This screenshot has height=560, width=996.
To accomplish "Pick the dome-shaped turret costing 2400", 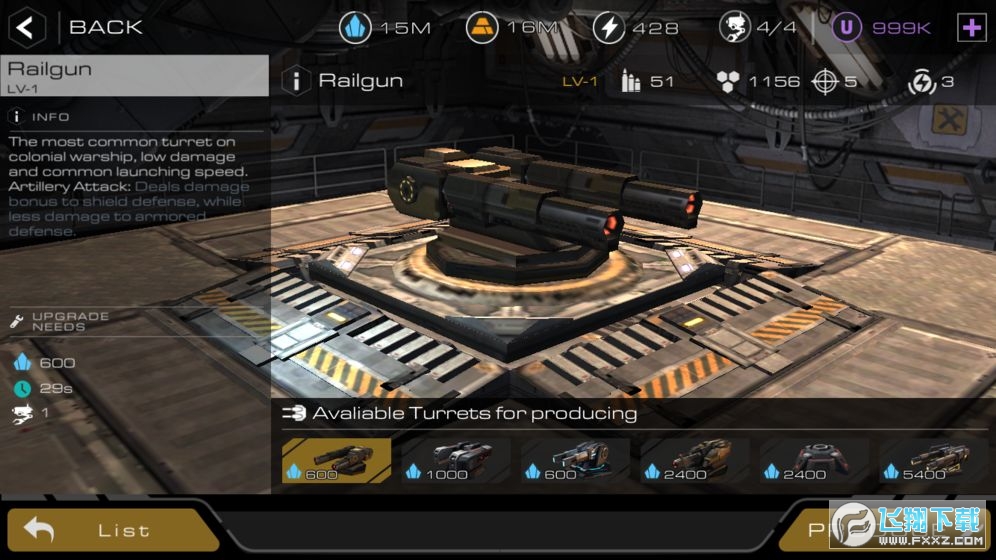I will click(814, 460).
